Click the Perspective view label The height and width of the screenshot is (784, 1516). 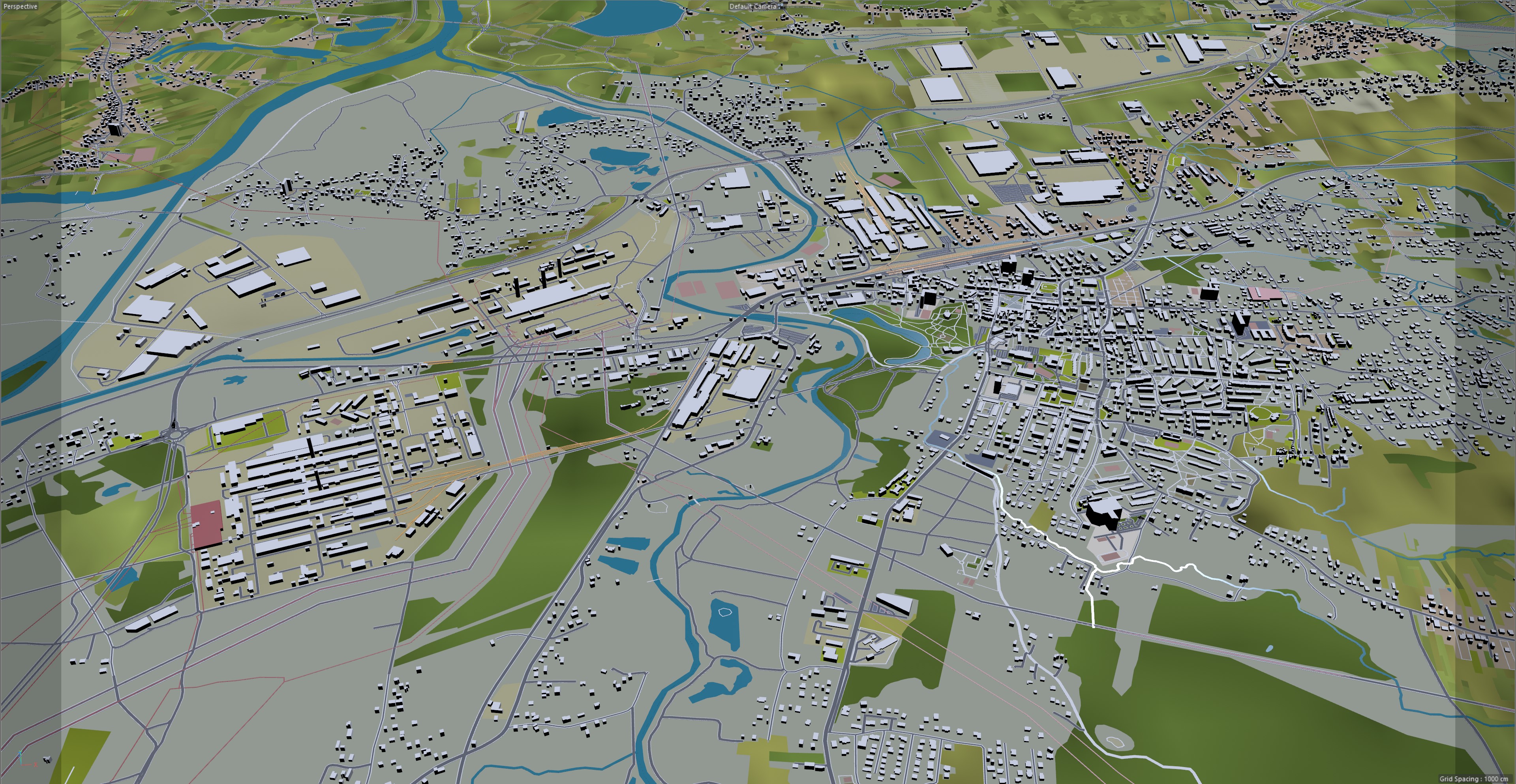point(20,6)
